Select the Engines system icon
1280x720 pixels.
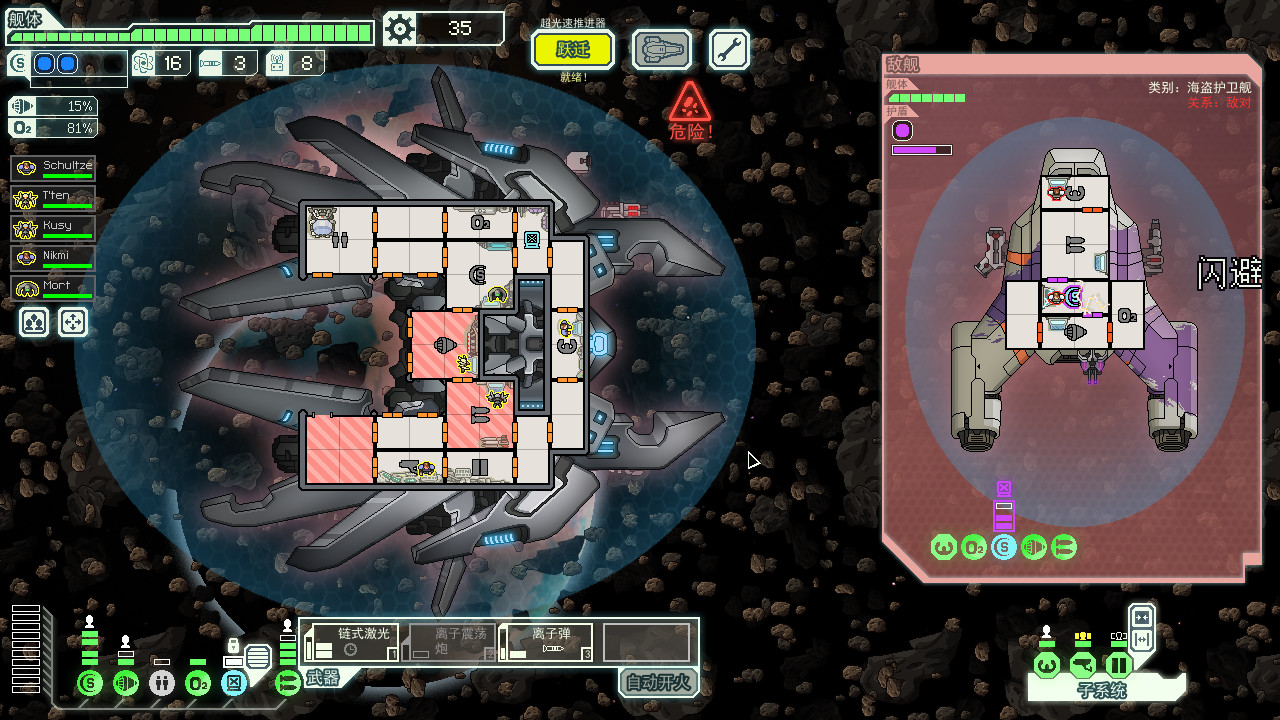click(124, 684)
